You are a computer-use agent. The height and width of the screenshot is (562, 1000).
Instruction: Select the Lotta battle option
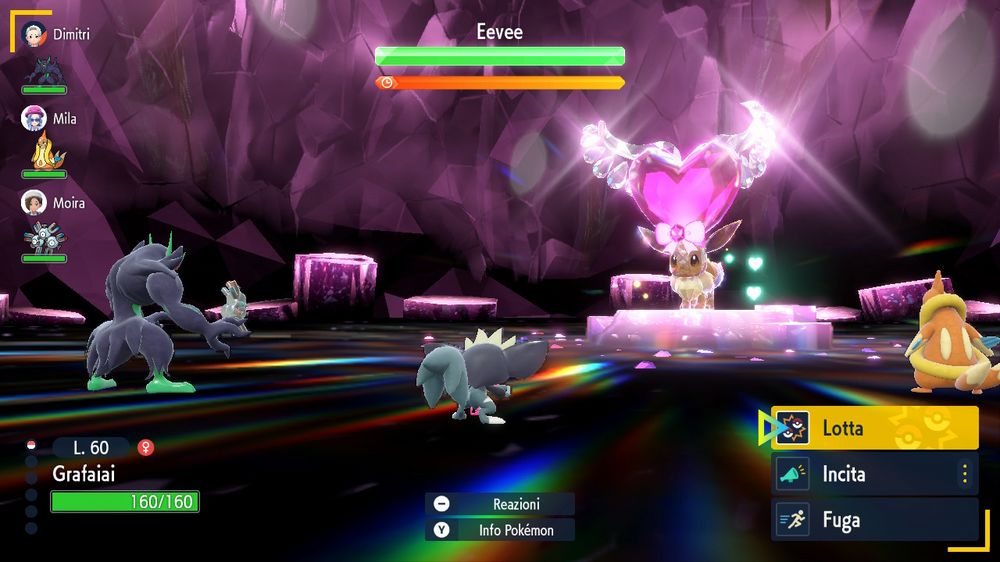tap(874, 428)
